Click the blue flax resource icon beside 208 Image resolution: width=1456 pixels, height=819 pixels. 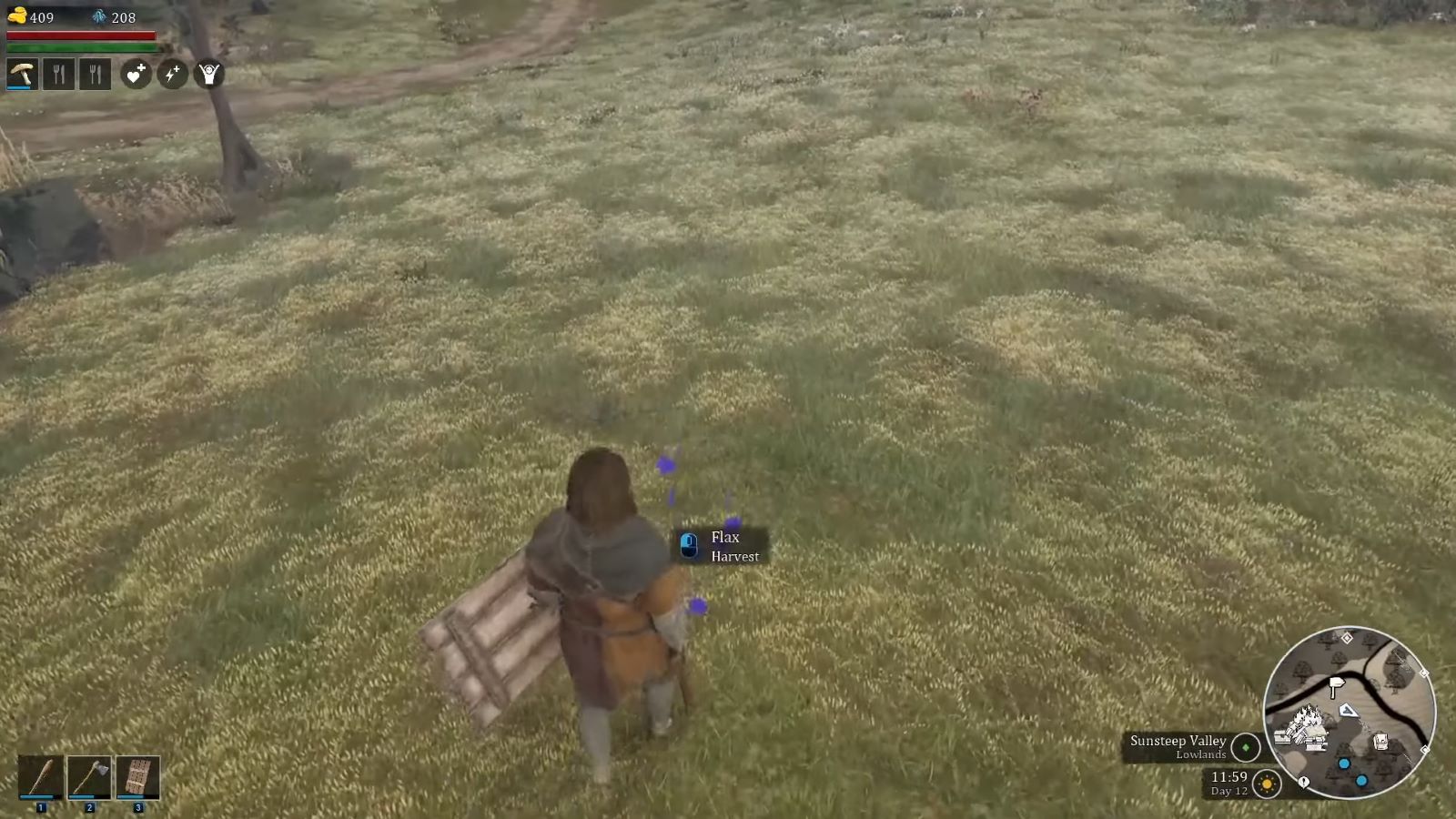click(x=98, y=15)
